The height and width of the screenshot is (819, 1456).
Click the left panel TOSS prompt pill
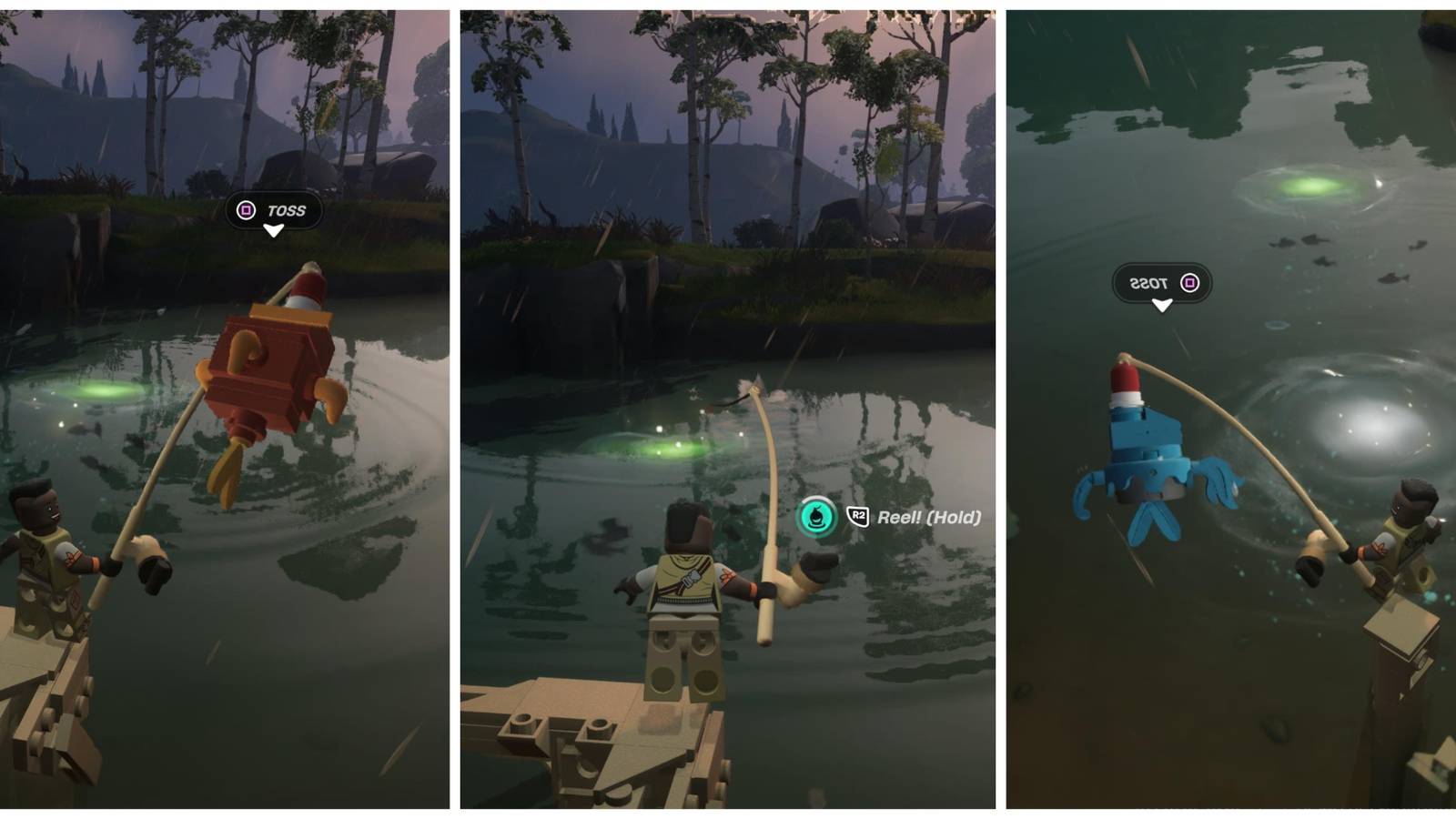click(269, 210)
